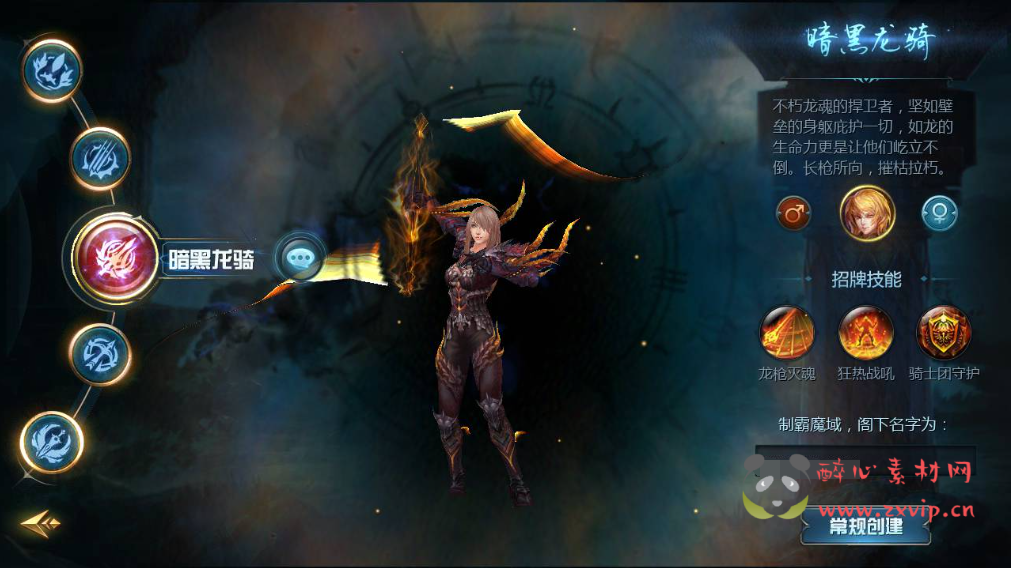Viewport: 1012px width, 568px height.
Task: View the 龙枪灭魂 signature skill
Action: click(787, 333)
